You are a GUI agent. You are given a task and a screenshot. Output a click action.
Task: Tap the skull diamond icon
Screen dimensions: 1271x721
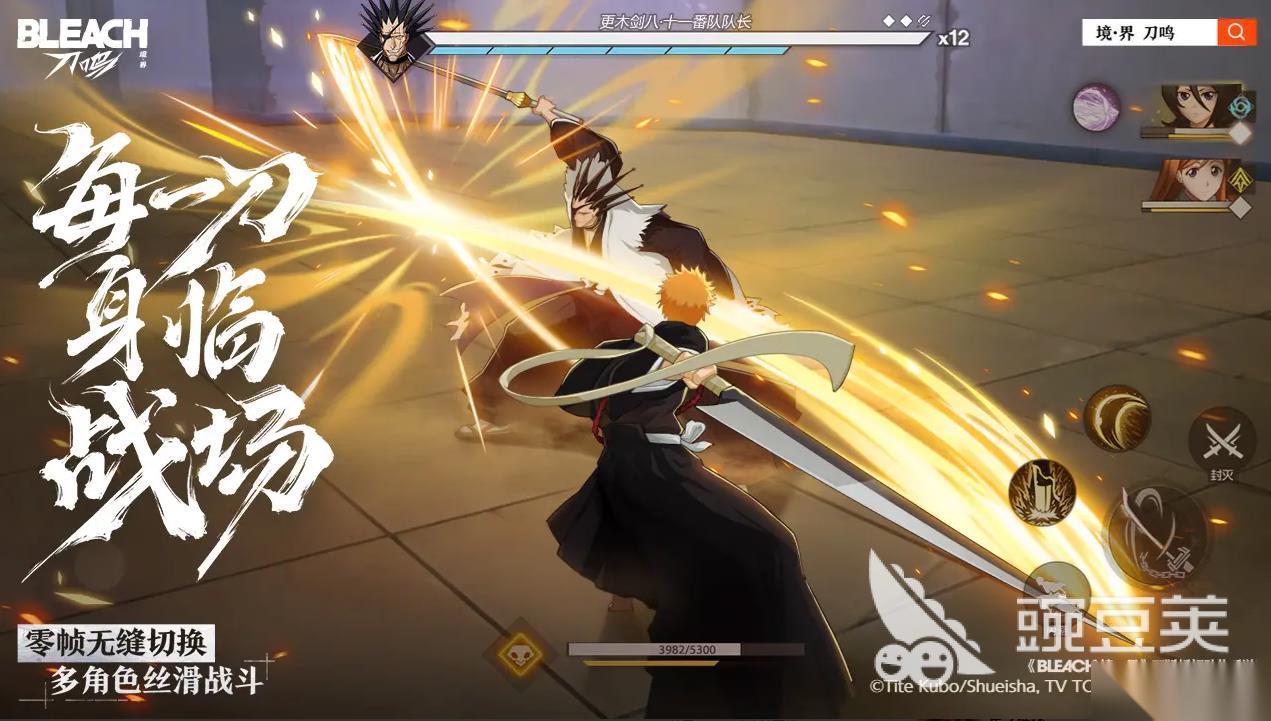point(520,655)
